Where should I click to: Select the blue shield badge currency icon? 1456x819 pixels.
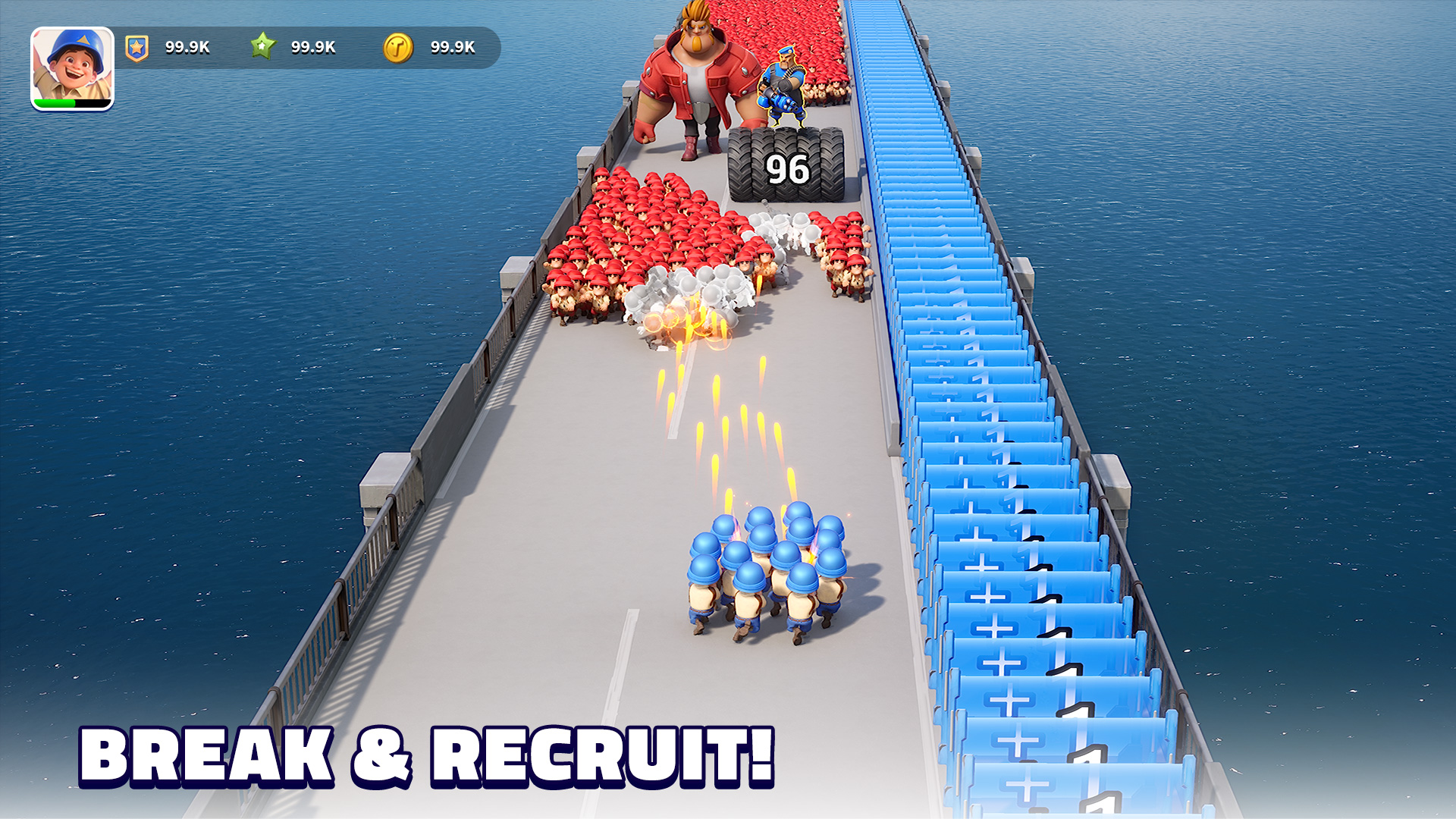click(x=135, y=46)
